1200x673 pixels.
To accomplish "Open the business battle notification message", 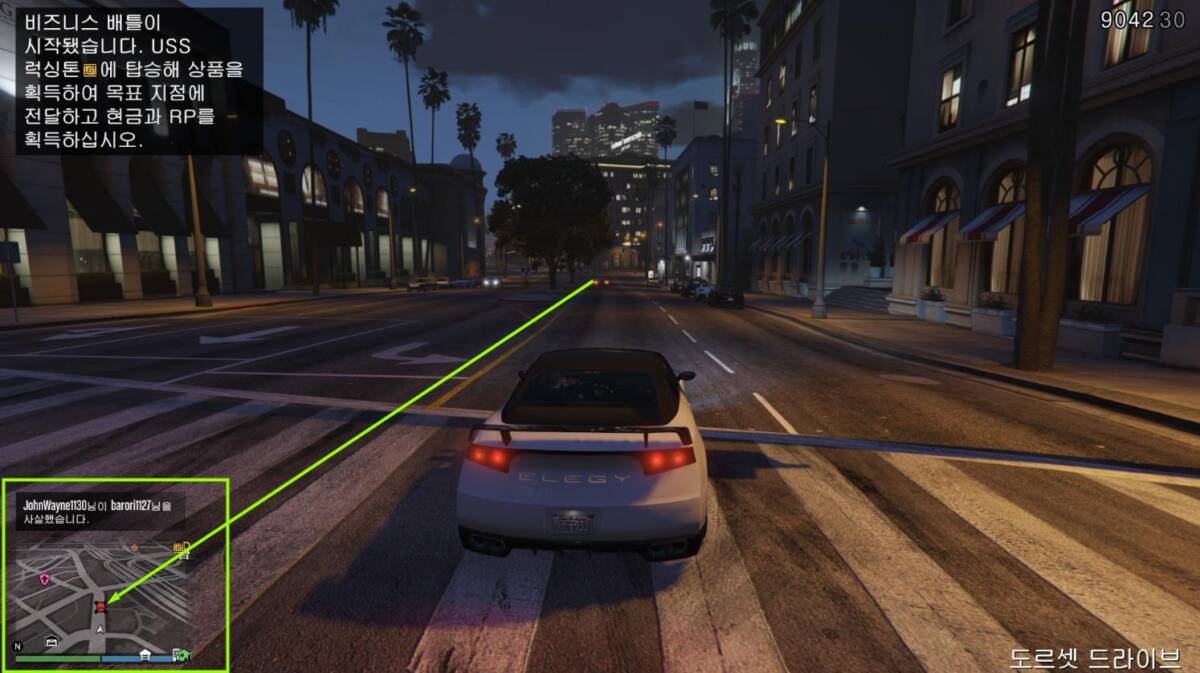I will (x=135, y=80).
